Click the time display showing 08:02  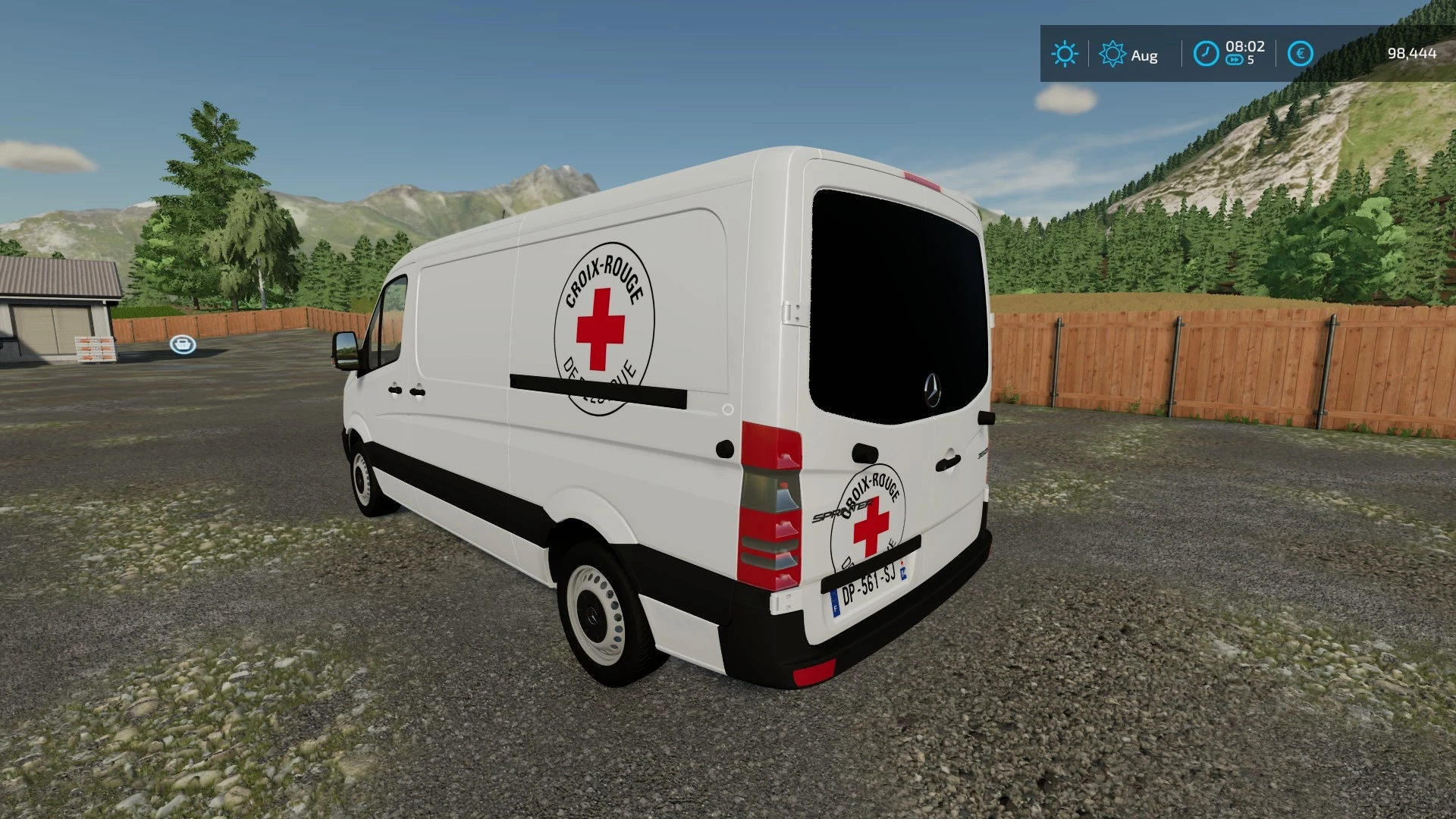[x=1244, y=45]
